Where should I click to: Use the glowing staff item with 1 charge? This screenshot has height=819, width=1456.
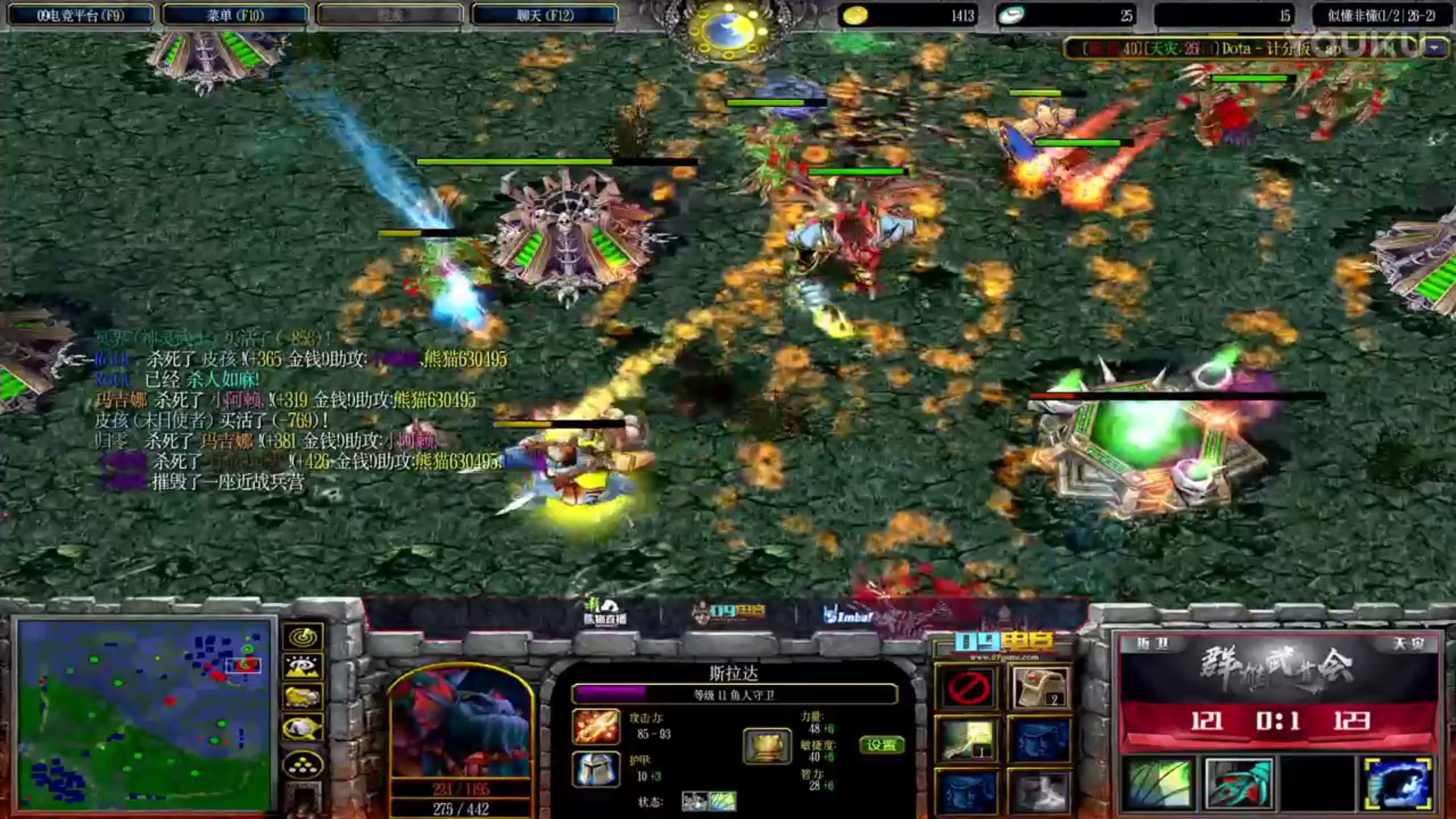coord(968,739)
